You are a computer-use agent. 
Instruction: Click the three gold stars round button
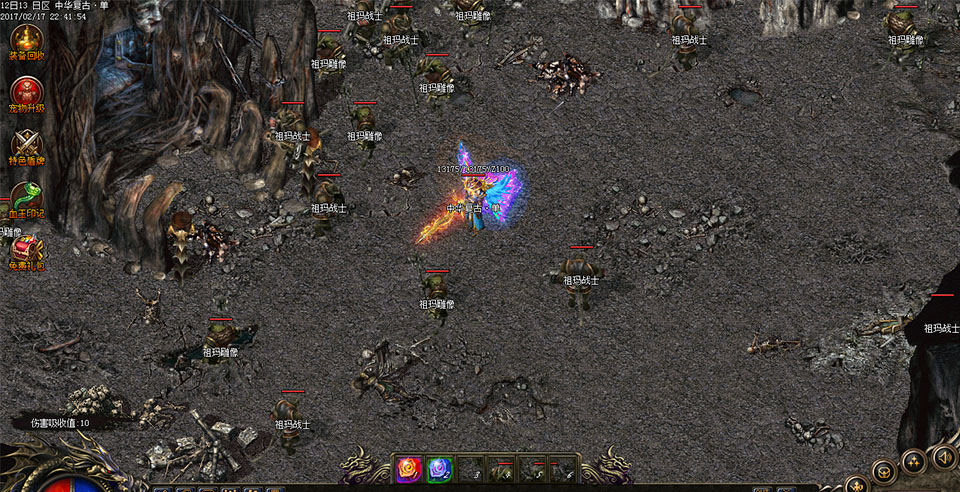point(913,461)
